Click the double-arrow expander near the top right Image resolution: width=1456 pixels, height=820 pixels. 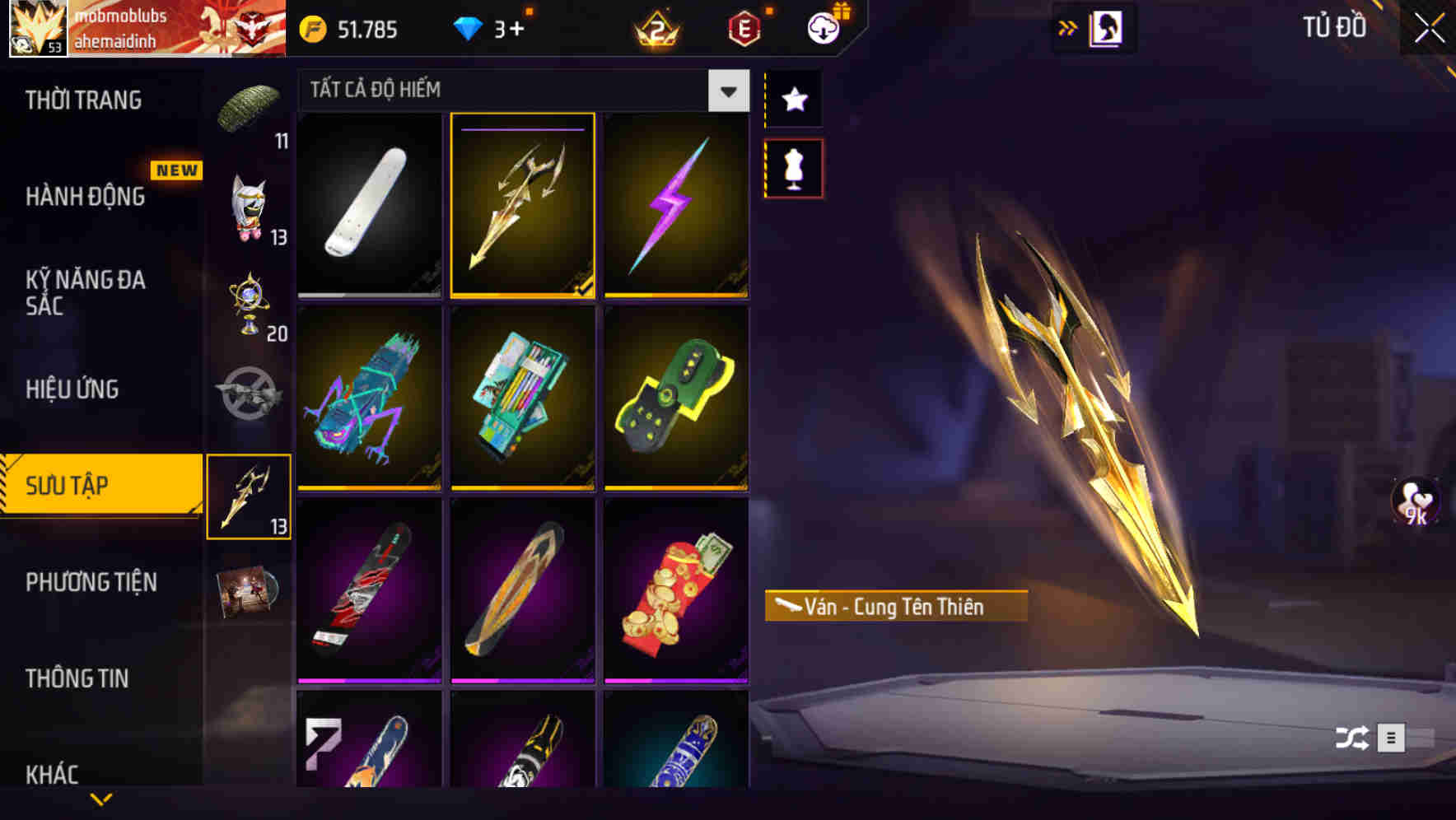point(1066,27)
